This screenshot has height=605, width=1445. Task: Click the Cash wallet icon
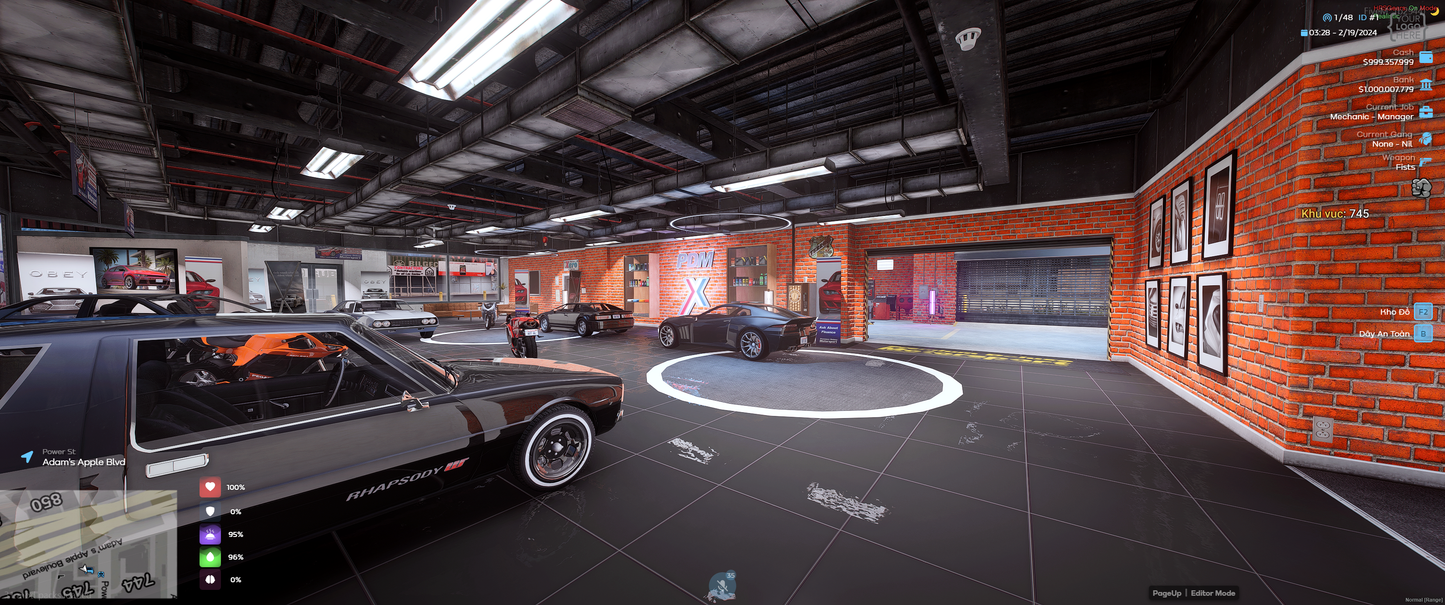[x=1425, y=58]
